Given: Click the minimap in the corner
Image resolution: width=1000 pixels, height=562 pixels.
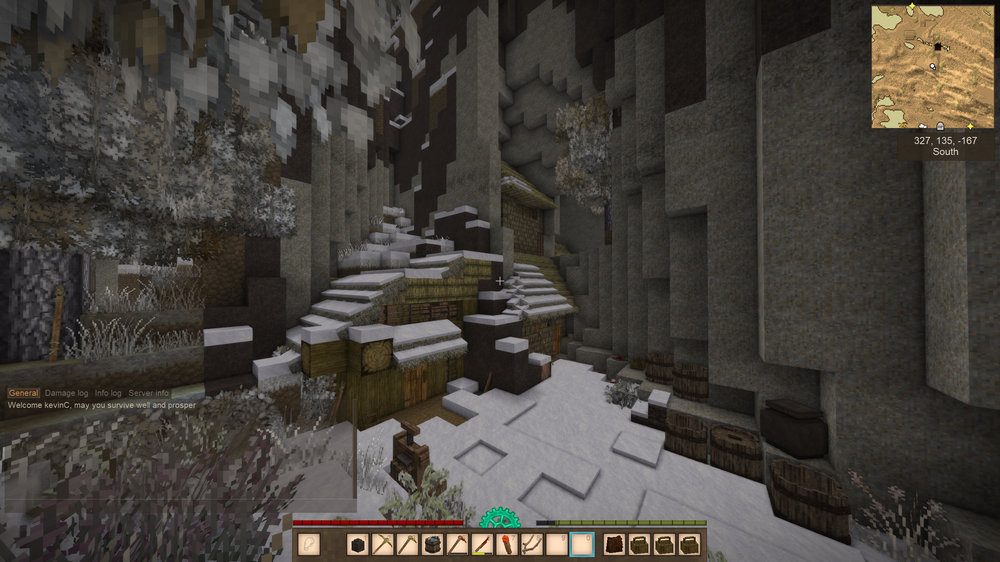Looking at the screenshot, I should point(932,67).
